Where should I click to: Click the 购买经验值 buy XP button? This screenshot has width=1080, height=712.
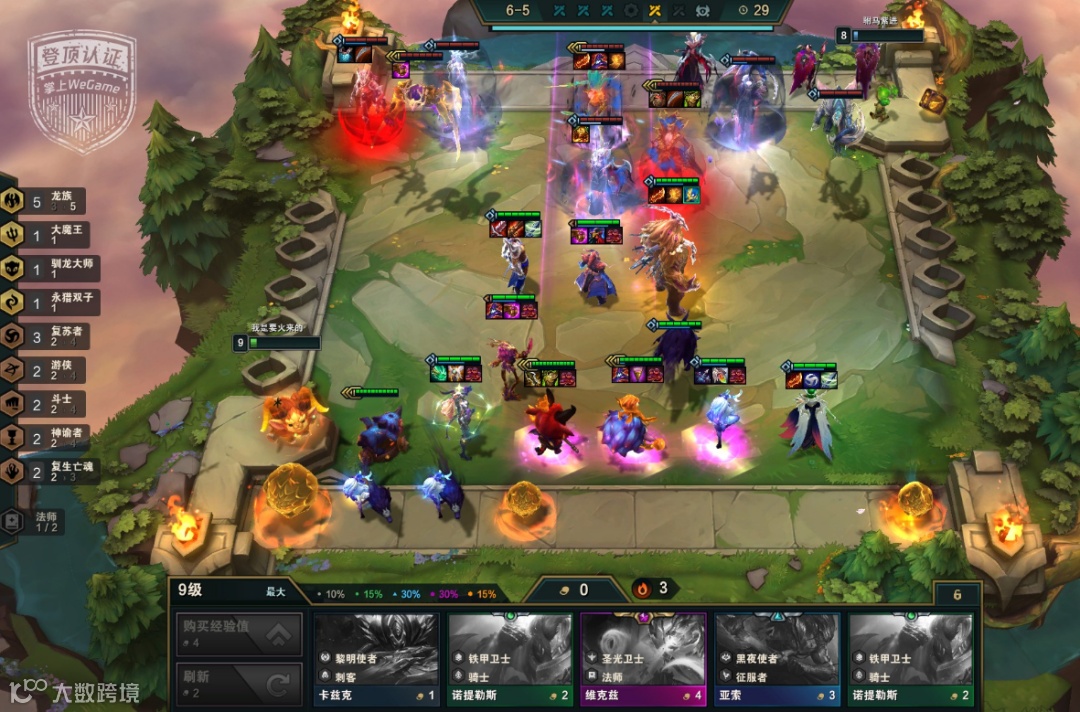pos(238,634)
